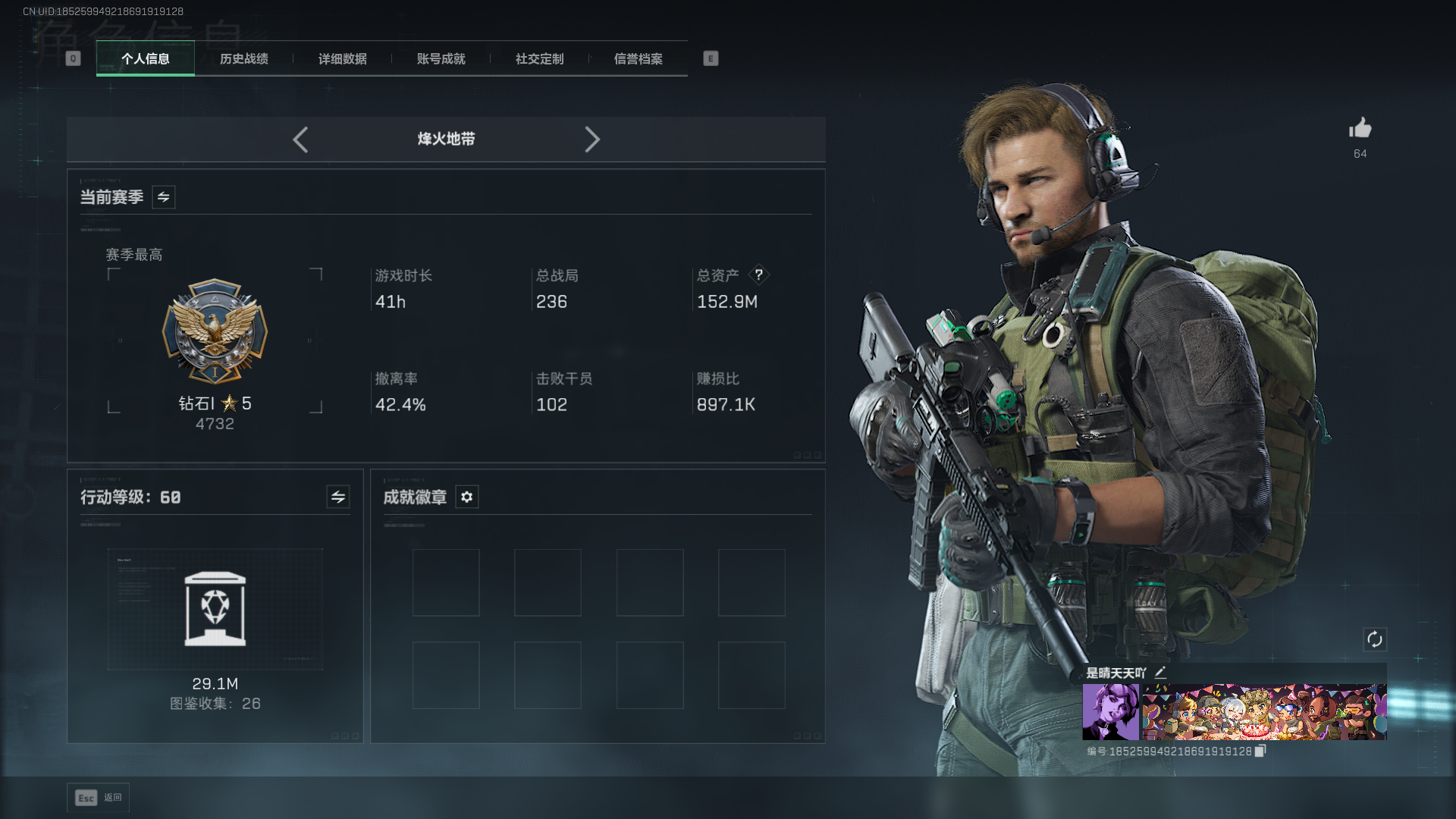Screen dimensions: 1456x819
Task: Show the 账号成就 tab
Action: [x=441, y=58]
